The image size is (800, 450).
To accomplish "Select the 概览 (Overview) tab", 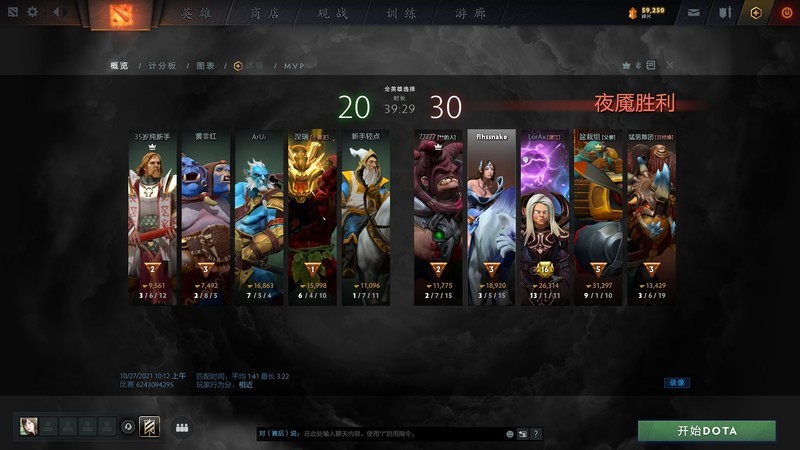I will click(119, 65).
